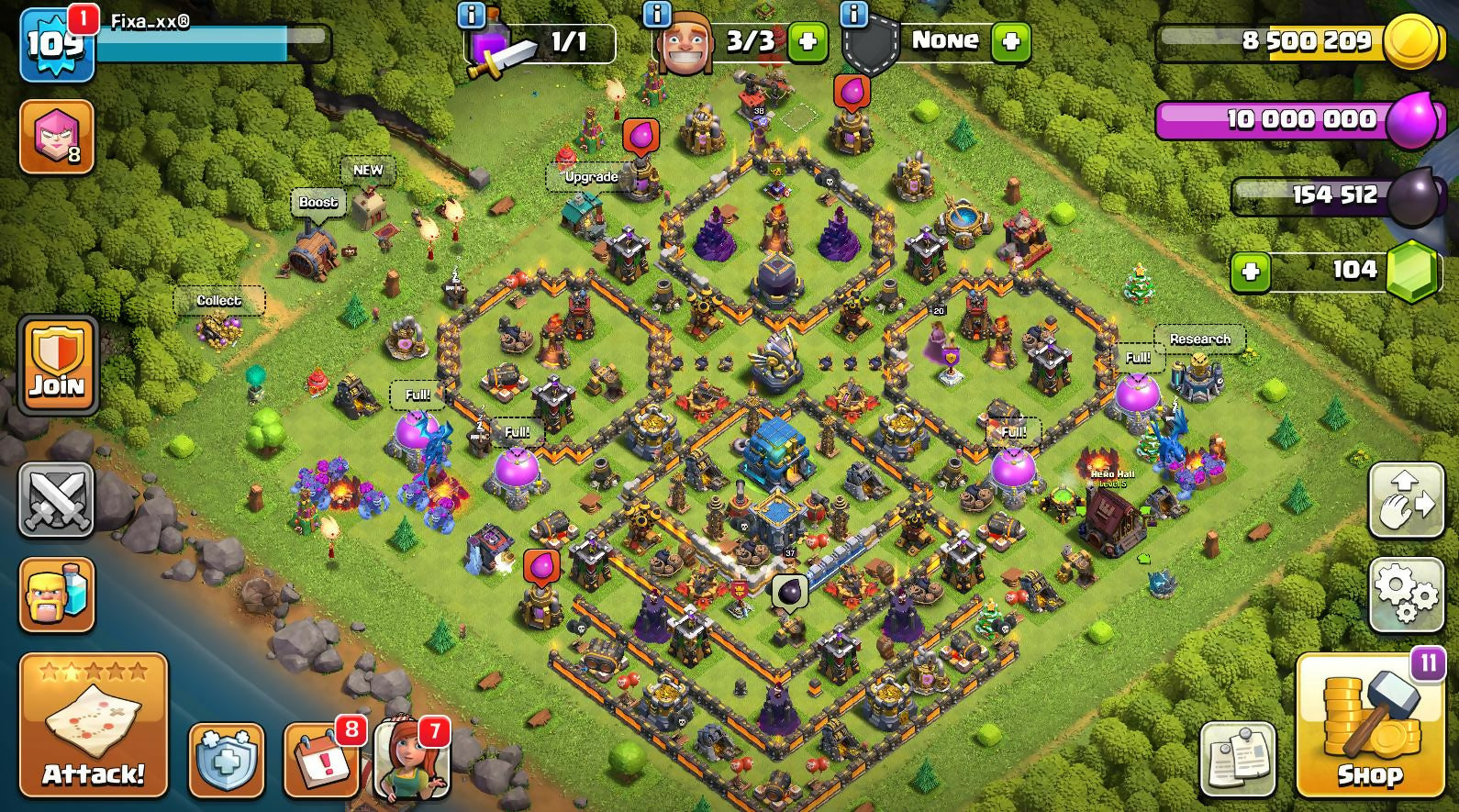Add a builder with the green plus
Viewport: 1459px width, 812px height.
(807, 41)
